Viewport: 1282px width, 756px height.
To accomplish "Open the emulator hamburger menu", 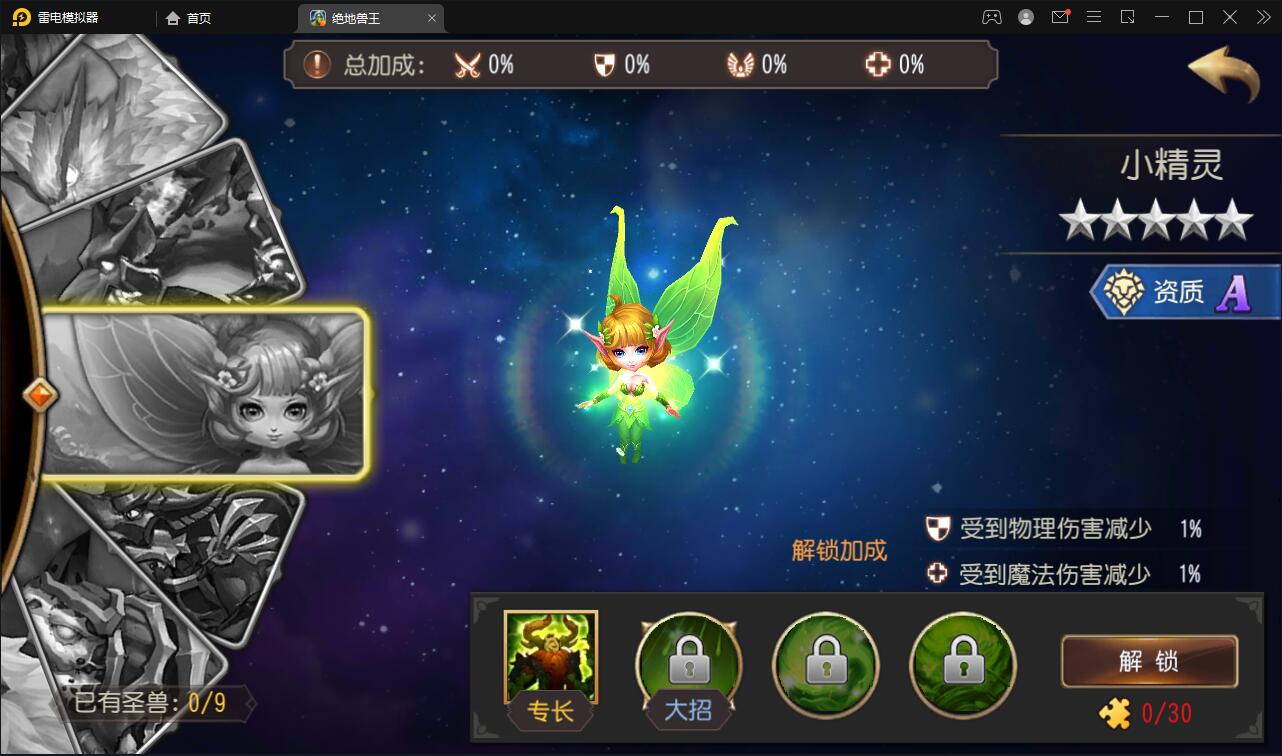I will [x=1093, y=17].
